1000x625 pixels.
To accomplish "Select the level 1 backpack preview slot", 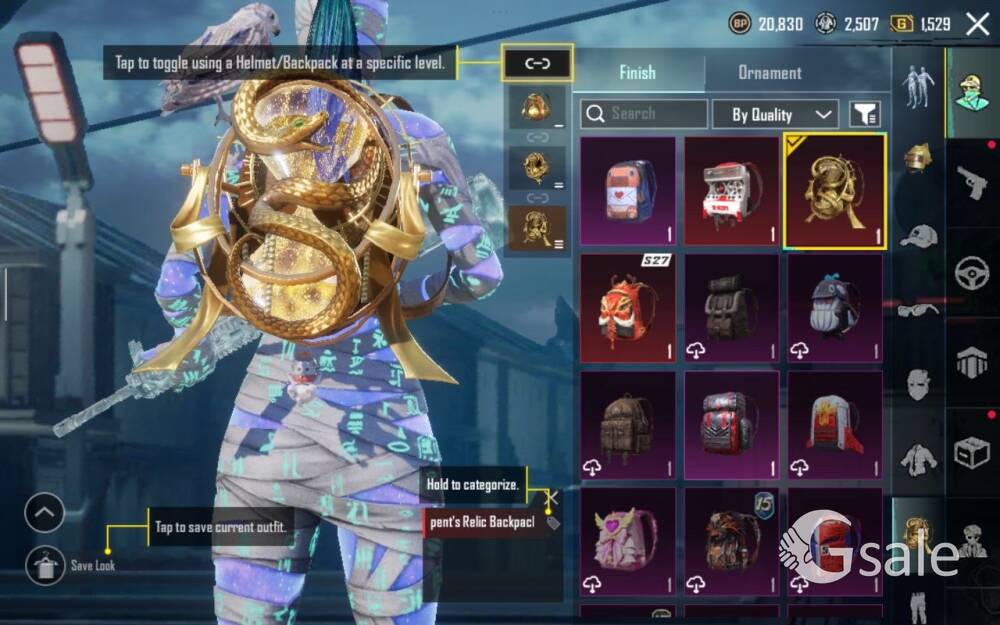I will point(537,107).
